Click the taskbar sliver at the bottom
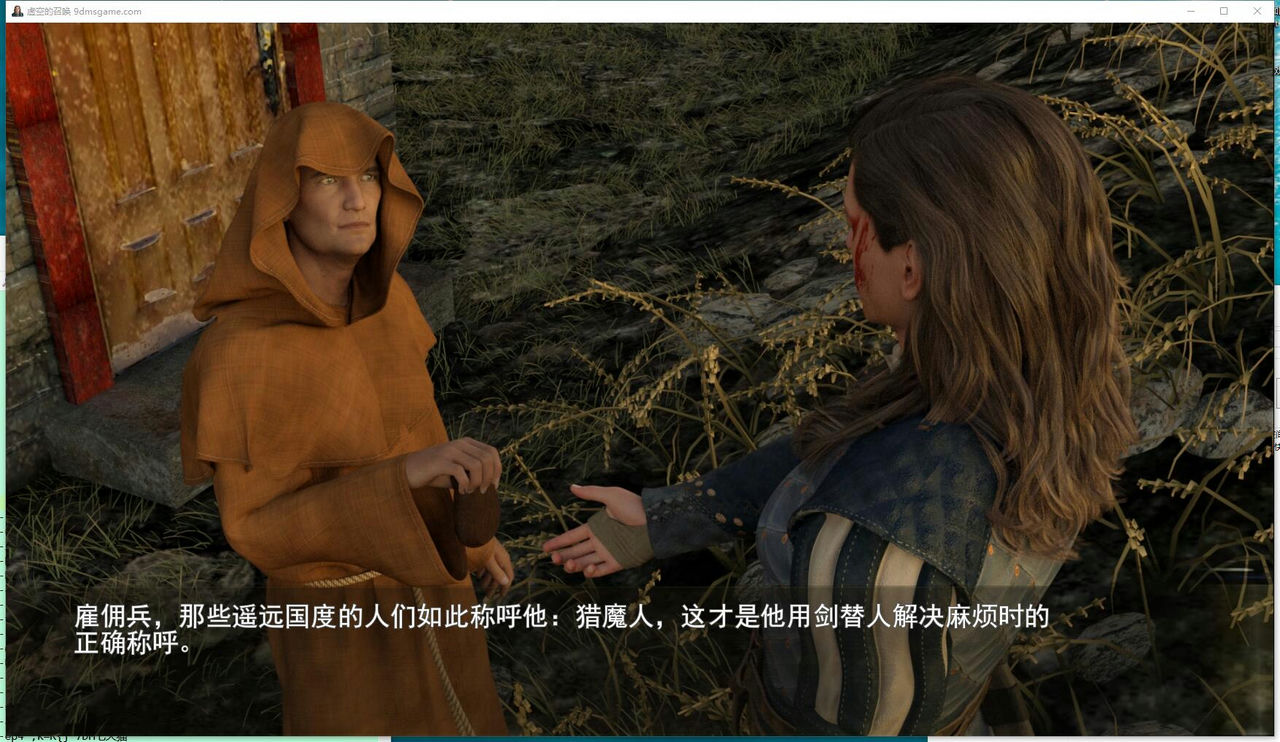Image resolution: width=1280 pixels, height=742 pixels. 640,738
